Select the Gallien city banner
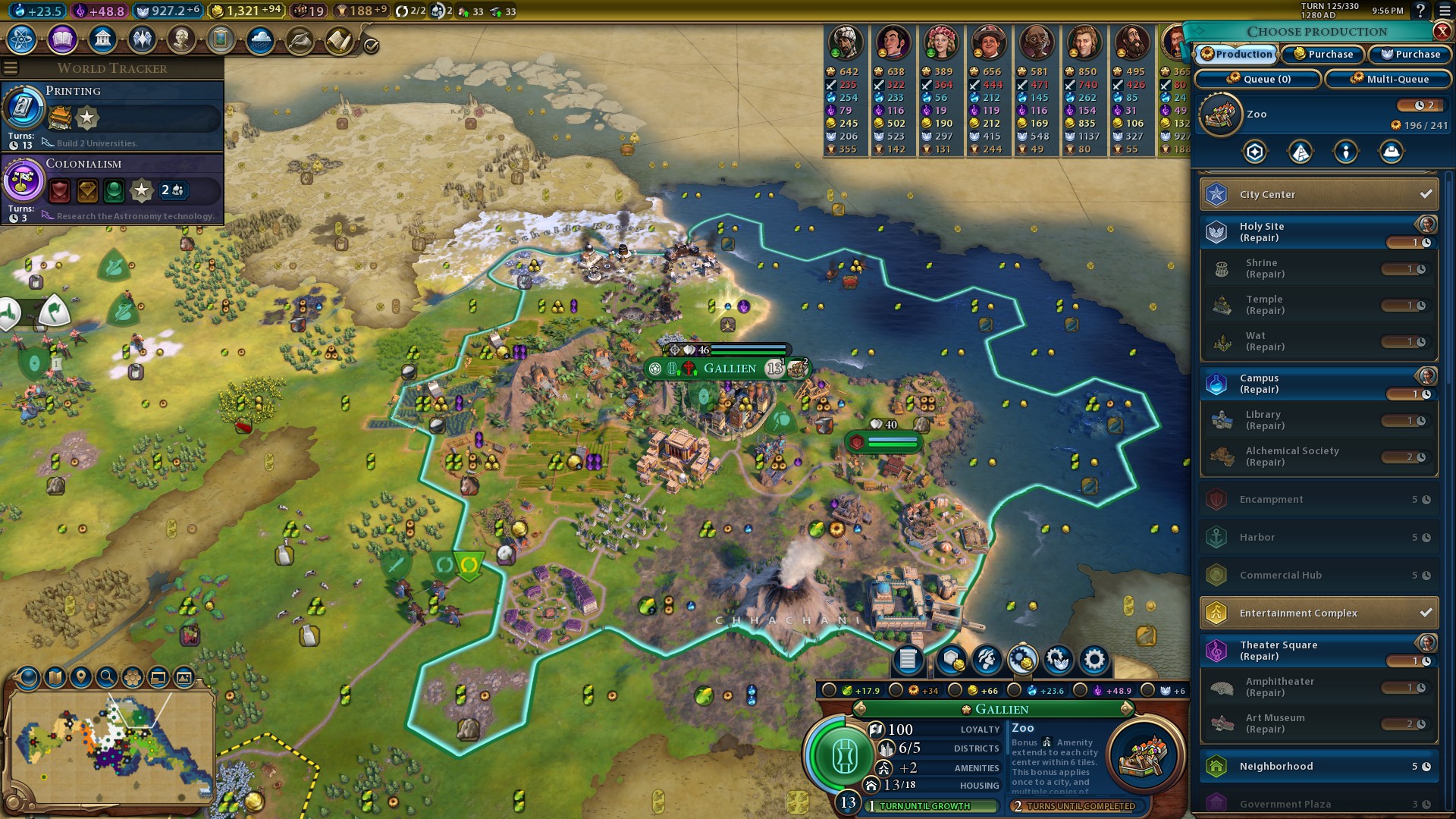 [x=729, y=369]
